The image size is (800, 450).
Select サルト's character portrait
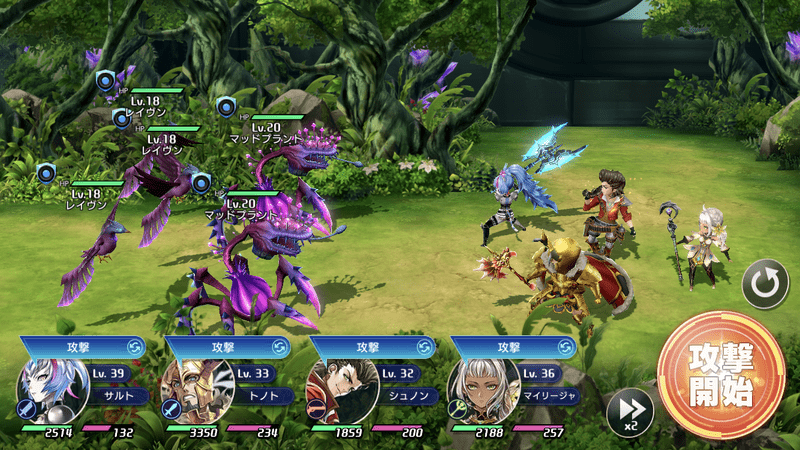coord(47,391)
